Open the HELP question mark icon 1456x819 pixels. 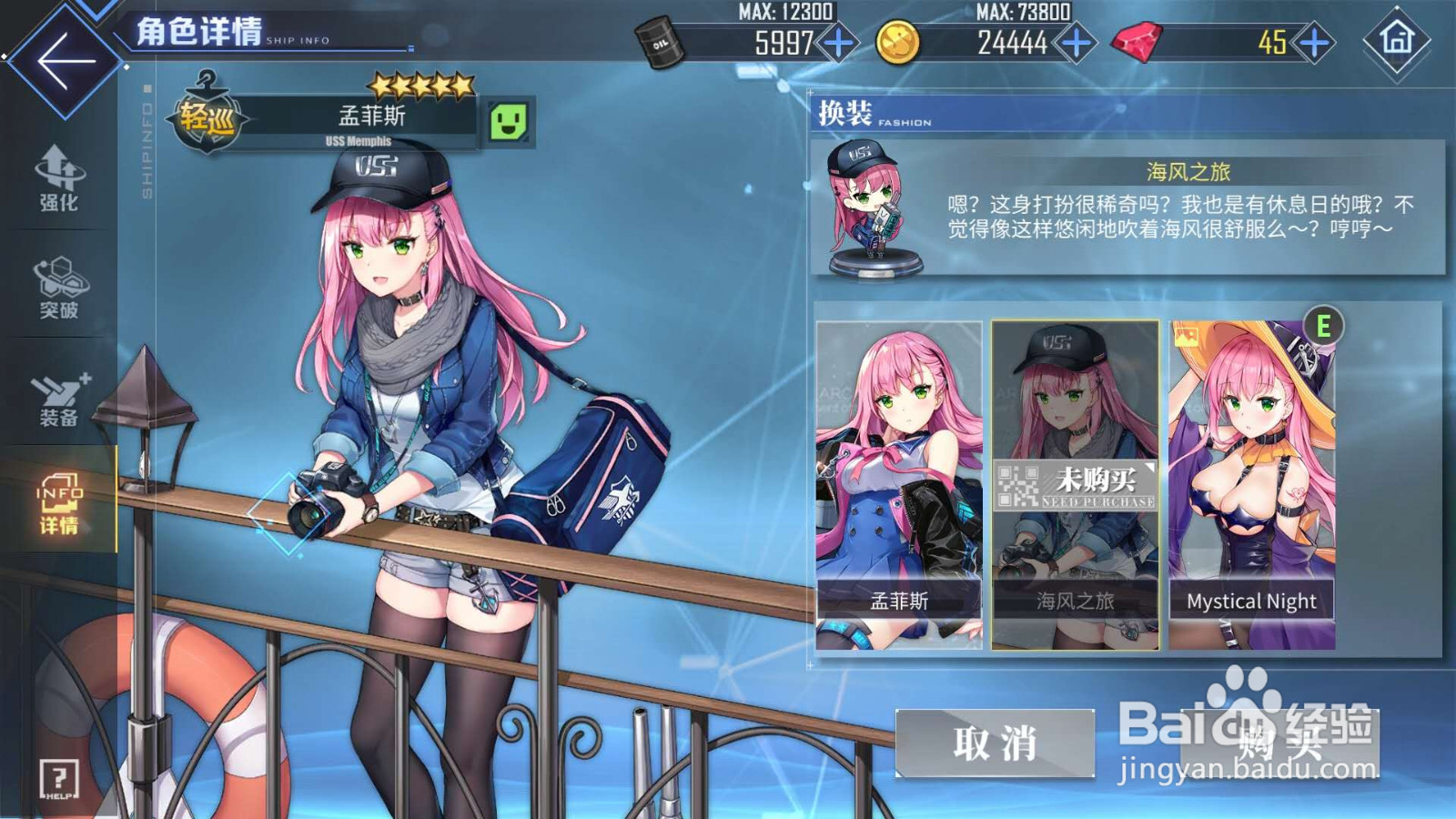pos(56,778)
